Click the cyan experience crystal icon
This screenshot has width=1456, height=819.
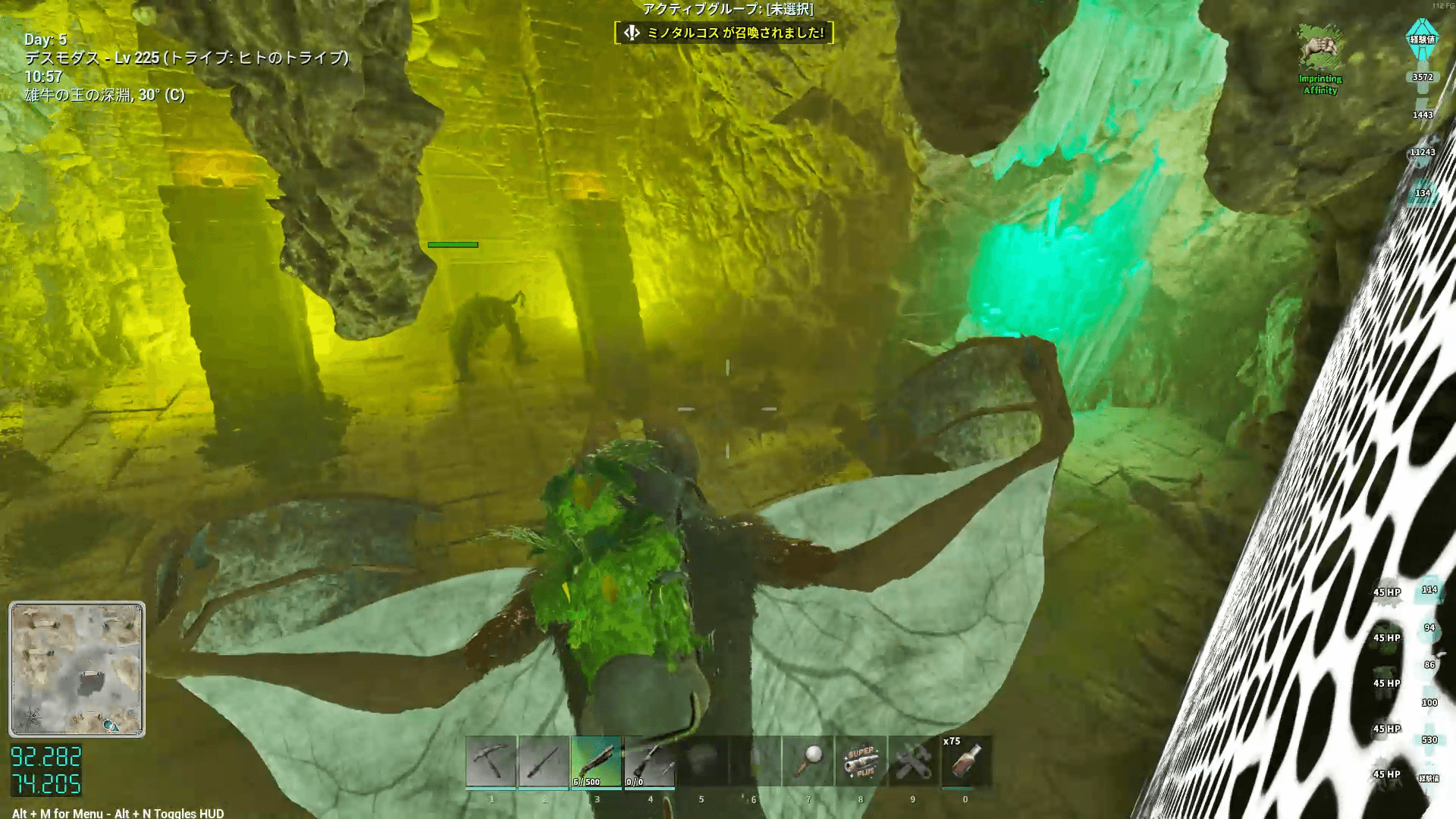1422,41
